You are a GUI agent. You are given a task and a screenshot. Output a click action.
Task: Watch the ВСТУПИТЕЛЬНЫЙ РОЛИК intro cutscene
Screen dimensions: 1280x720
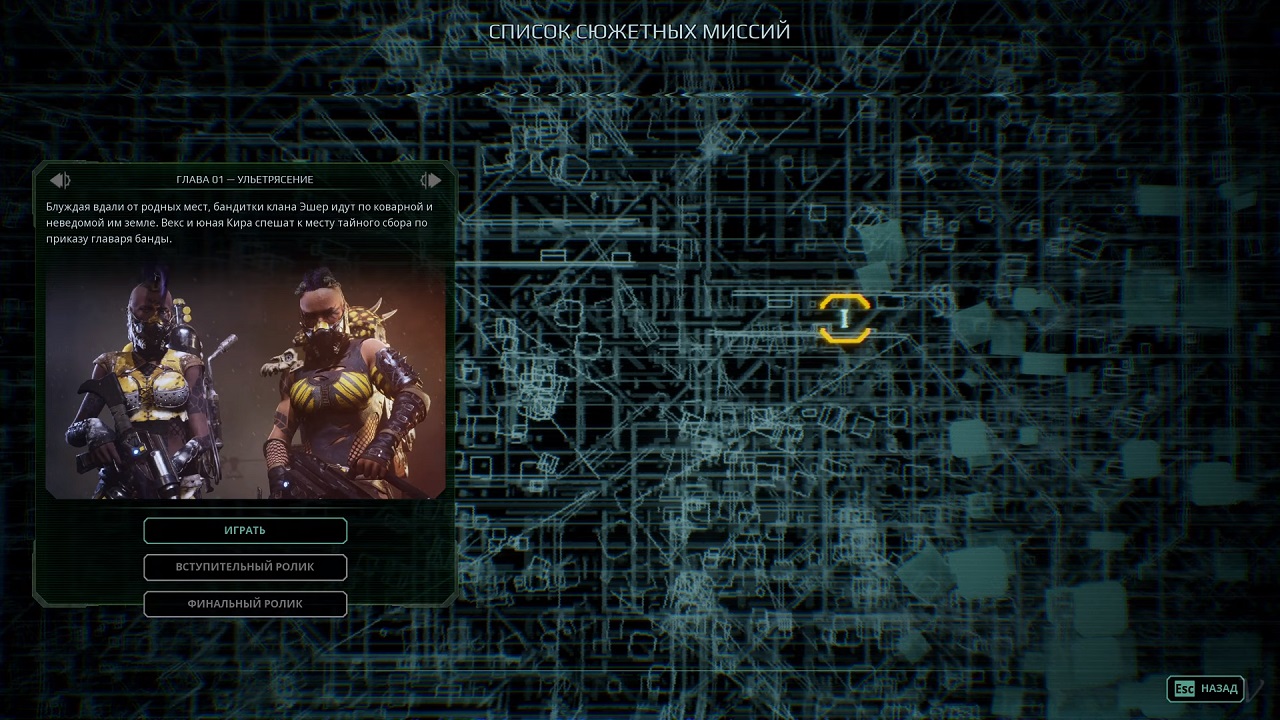[245, 567]
